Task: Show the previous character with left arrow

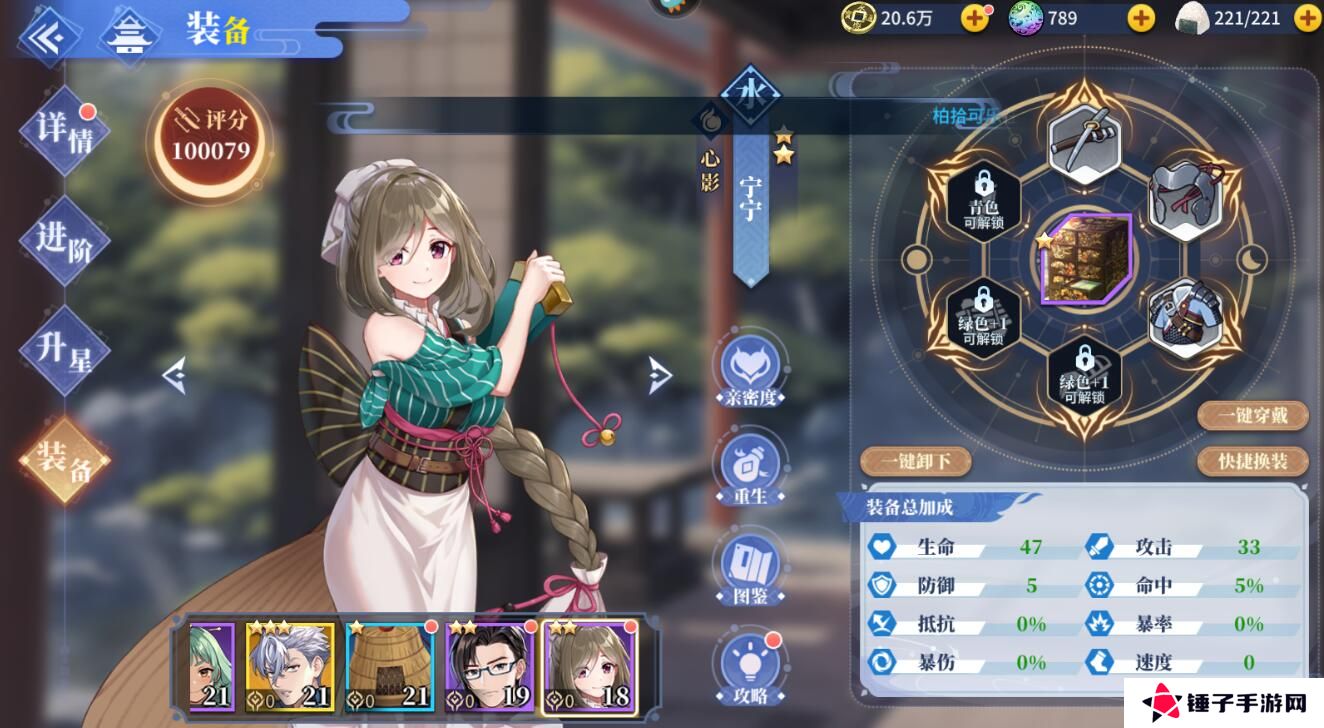Action: 174,376
